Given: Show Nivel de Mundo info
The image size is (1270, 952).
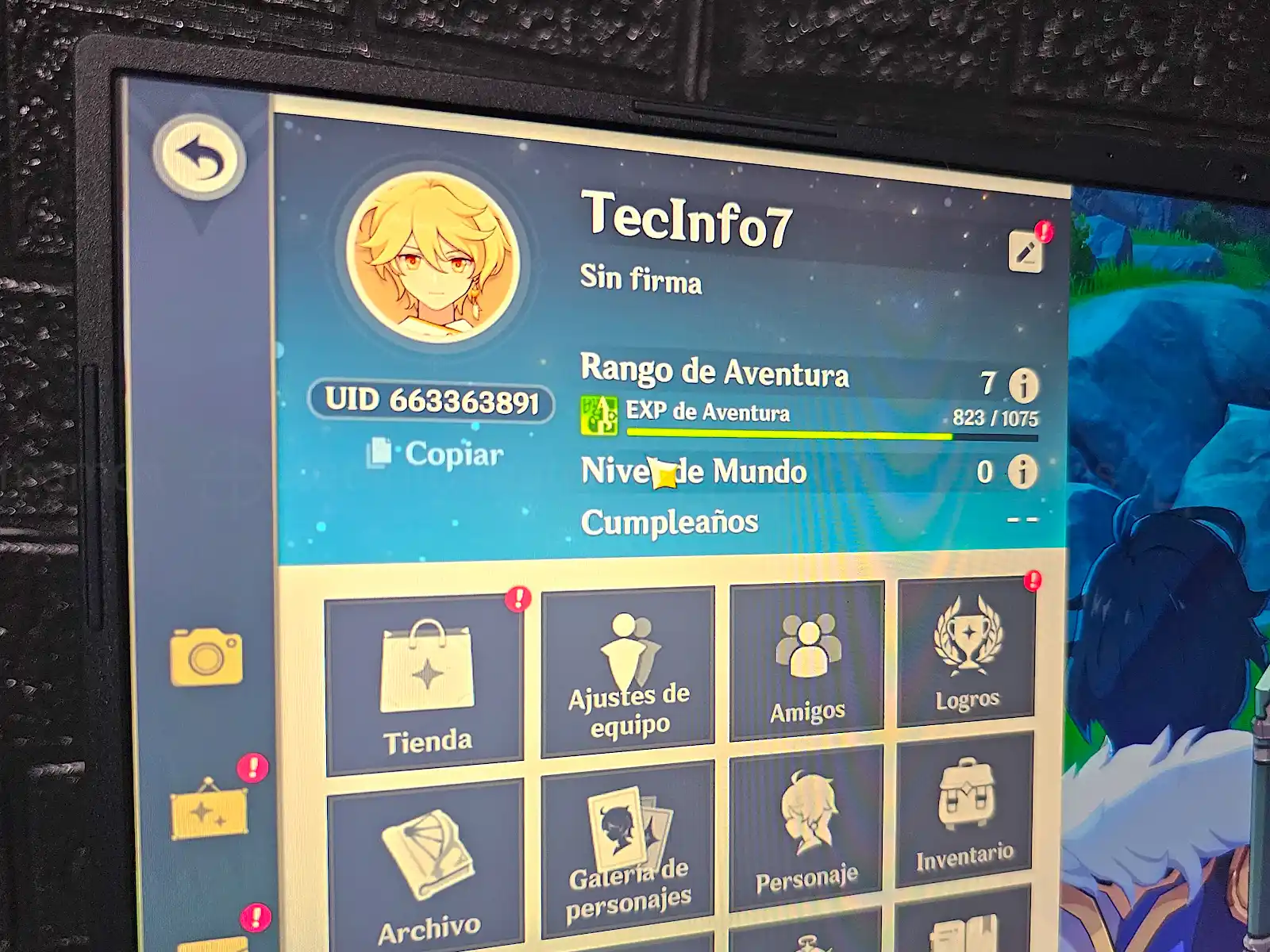Looking at the screenshot, I should point(1022,472).
